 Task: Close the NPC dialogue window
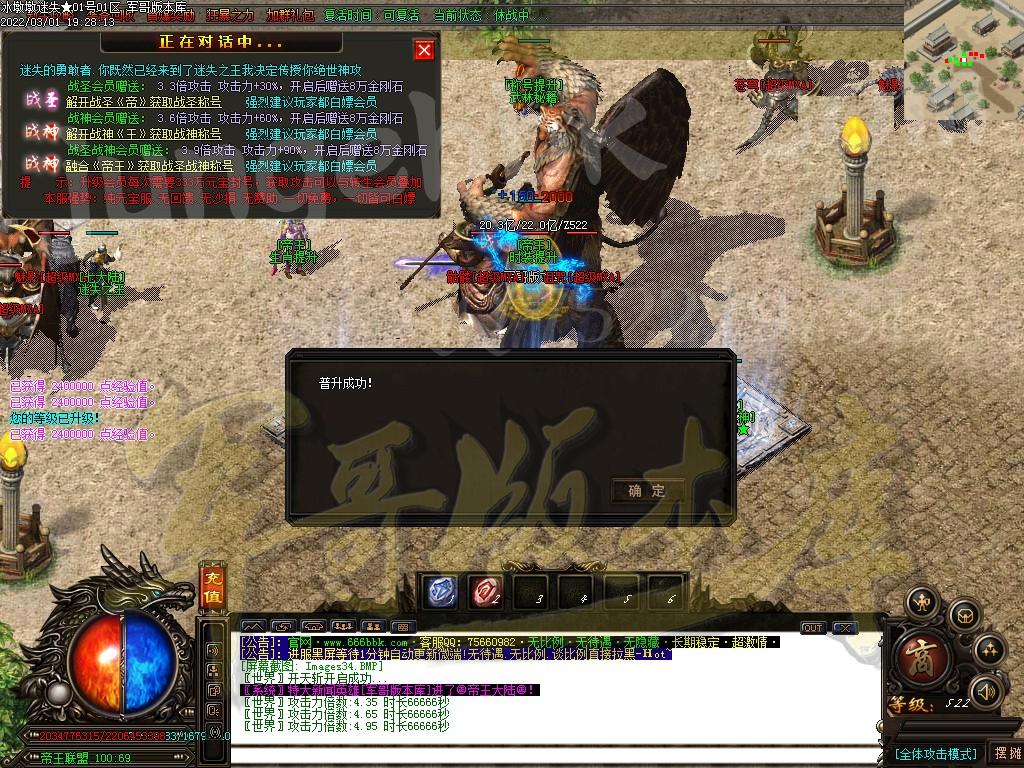424,50
